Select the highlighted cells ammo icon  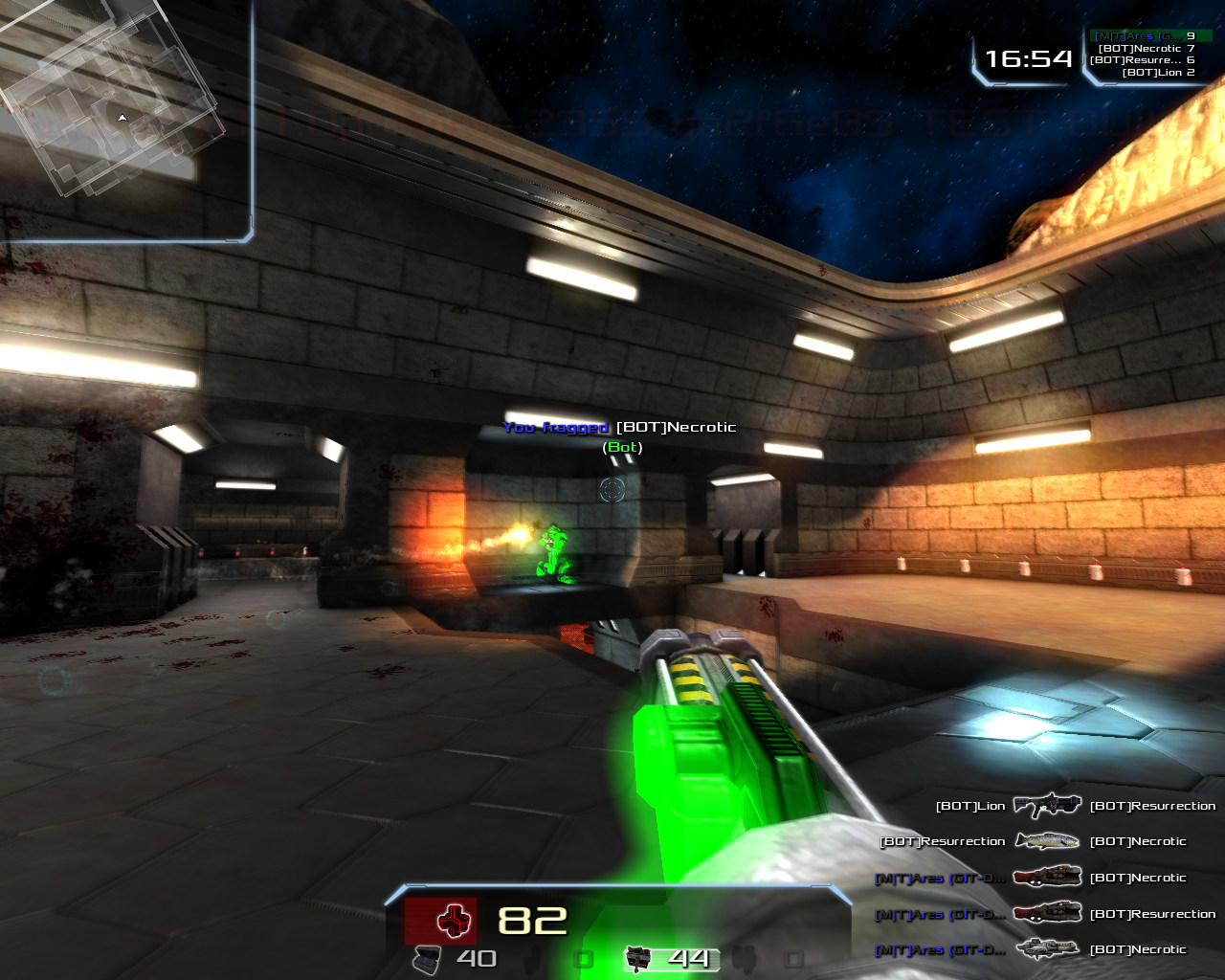coord(638,957)
